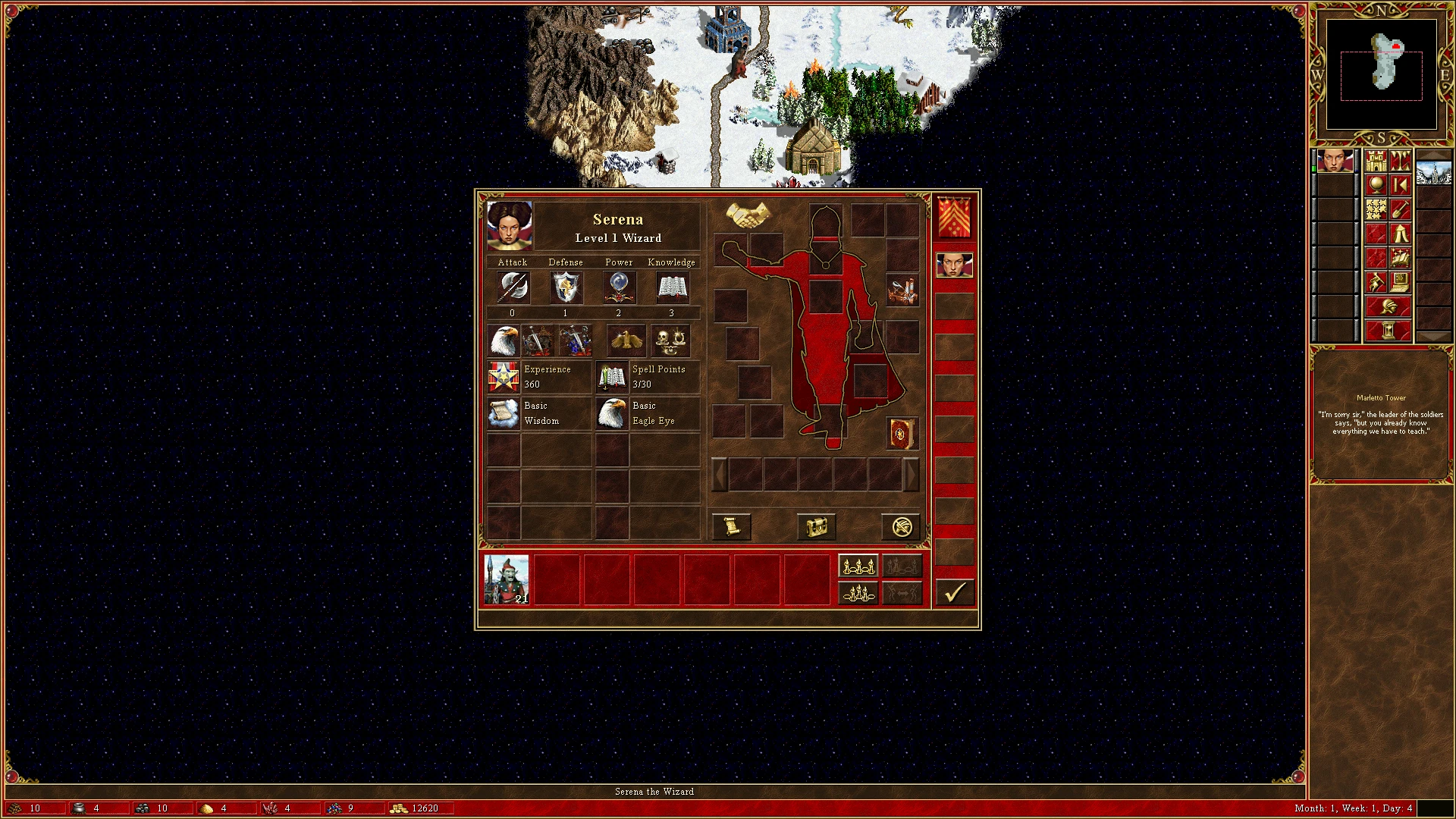End turn with the hourglass button
This screenshot has width=1456, height=819.
(1388, 331)
